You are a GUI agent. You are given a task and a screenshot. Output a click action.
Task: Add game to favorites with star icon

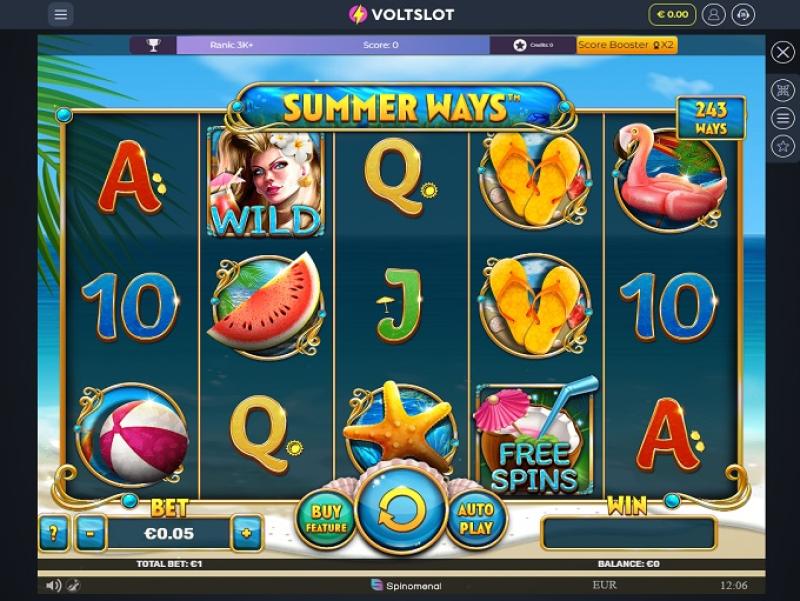[x=783, y=146]
